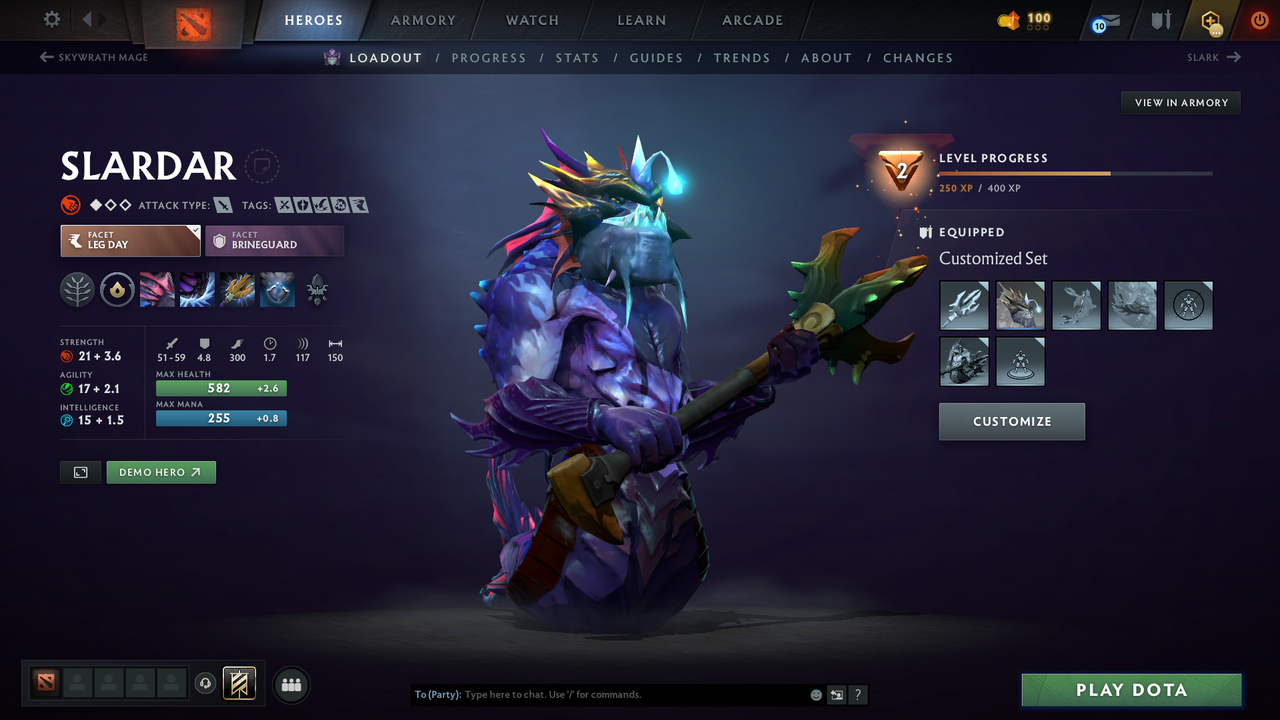Click VIEW IN ARMORY

pyautogui.click(x=1180, y=102)
